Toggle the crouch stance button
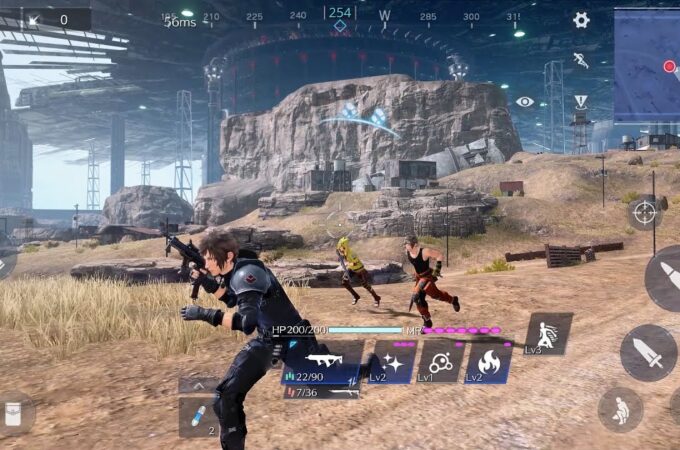Viewport: 680px width, 450px height. (x=620, y=409)
